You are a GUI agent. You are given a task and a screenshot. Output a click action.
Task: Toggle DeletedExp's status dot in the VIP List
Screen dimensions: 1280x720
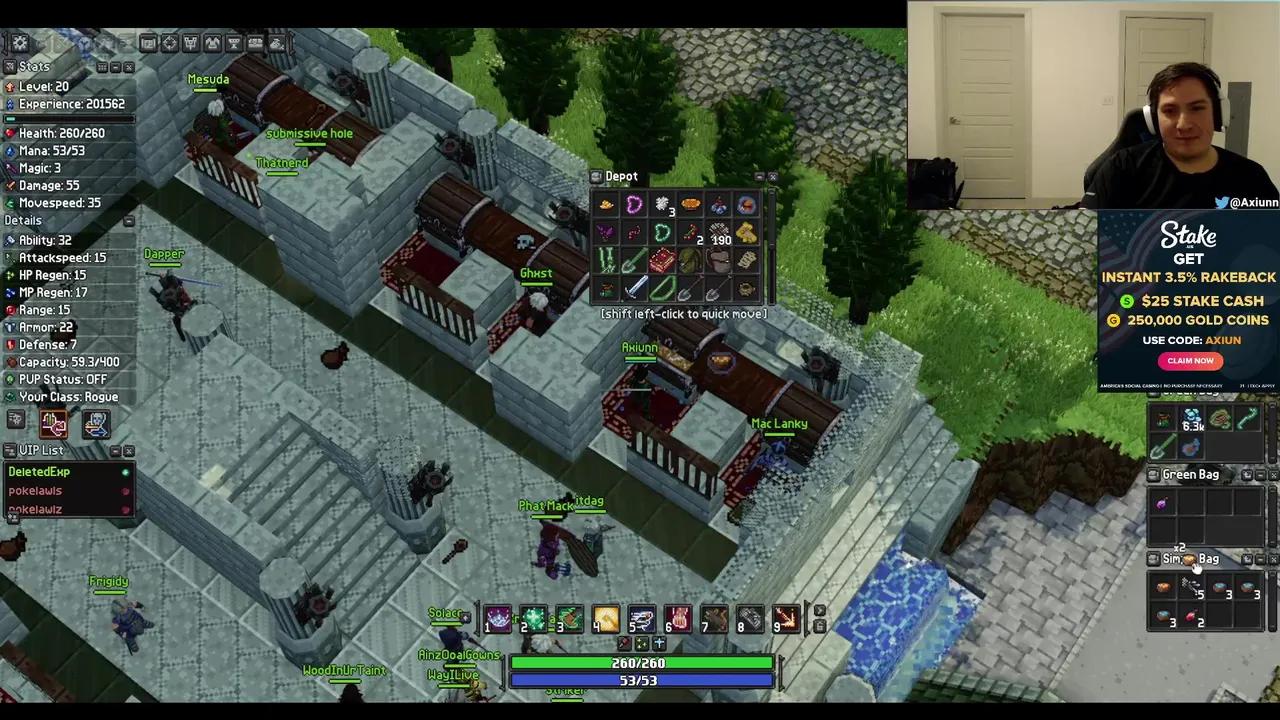125,471
